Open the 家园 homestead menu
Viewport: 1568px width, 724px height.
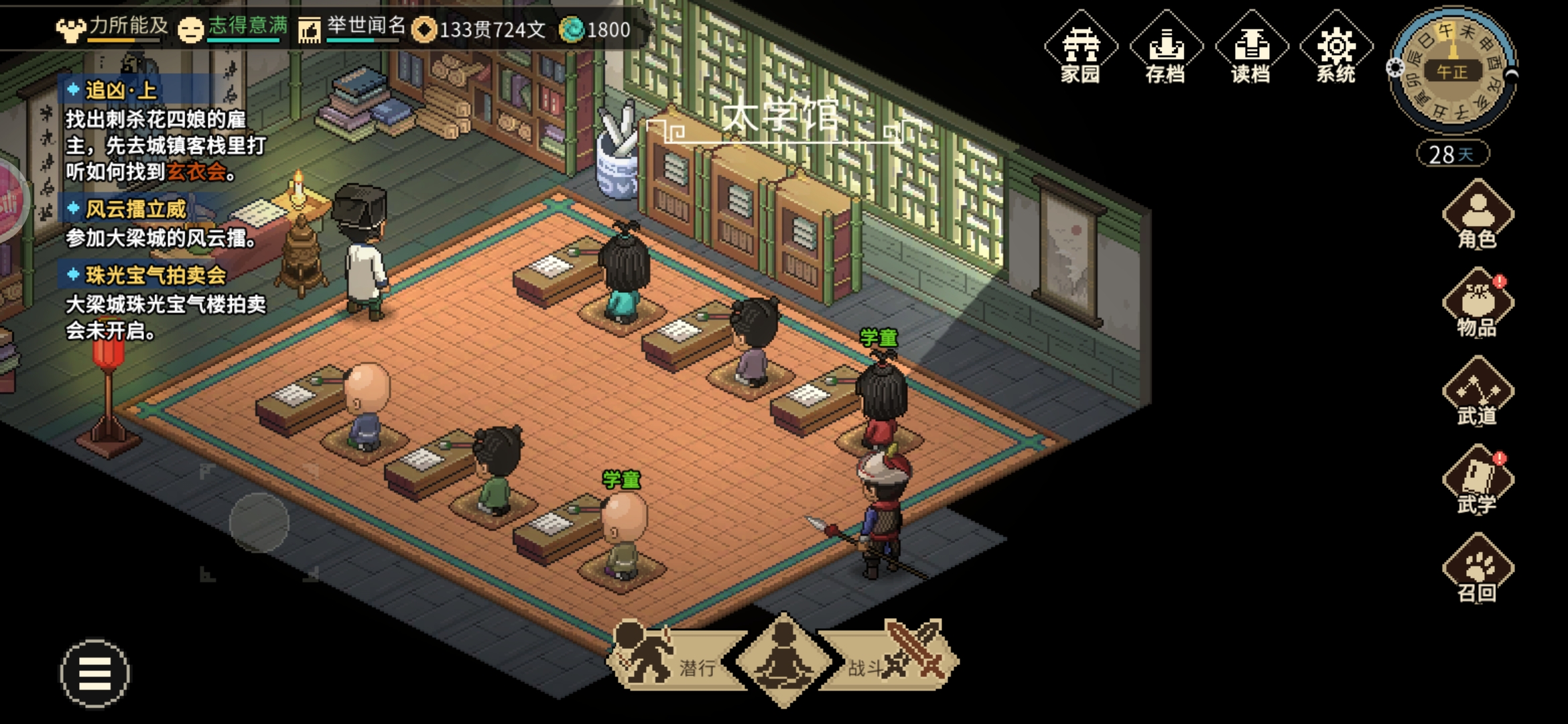[x=1080, y=48]
